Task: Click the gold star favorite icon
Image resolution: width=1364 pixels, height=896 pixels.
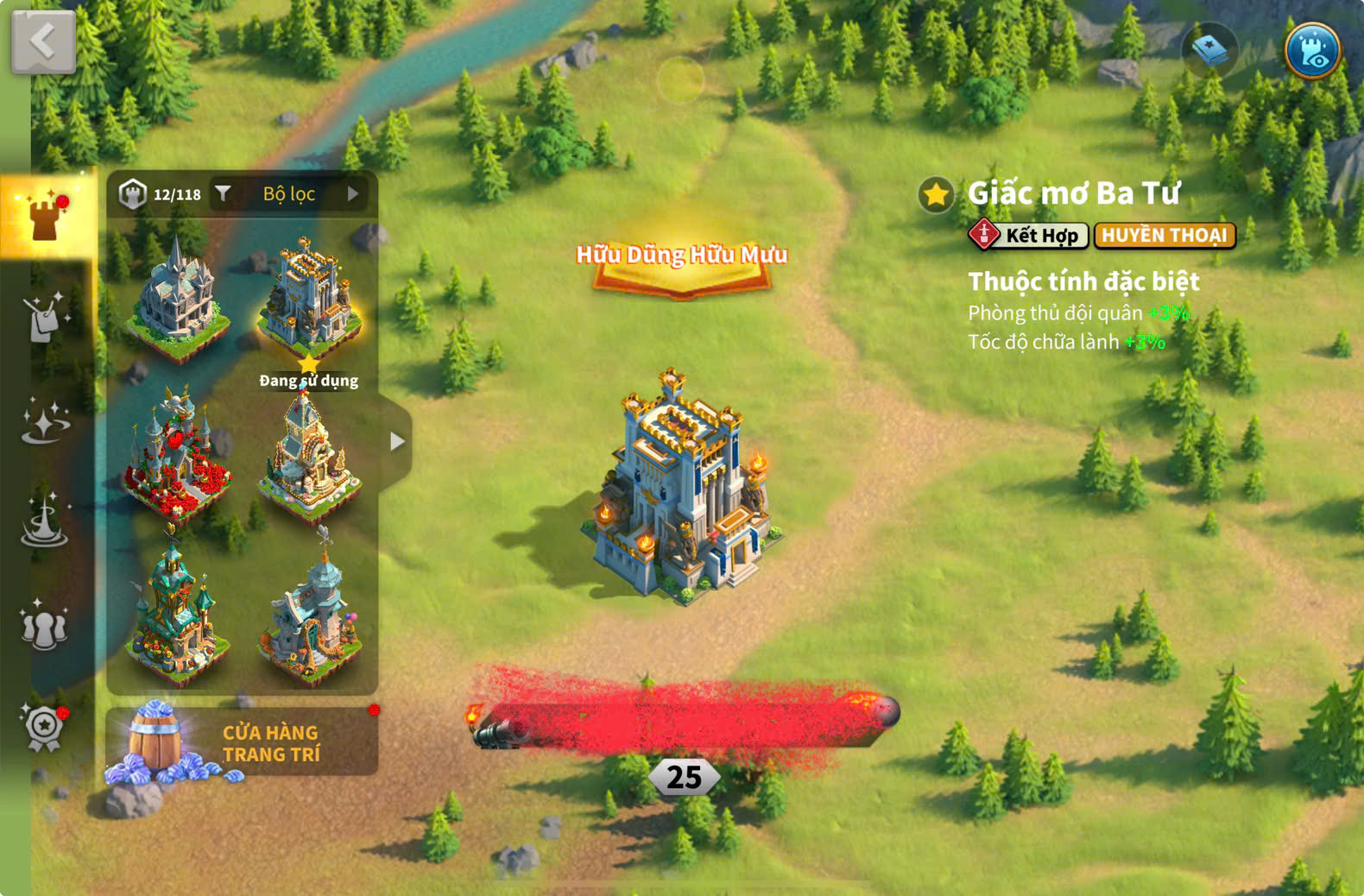Action: [x=936, y=195]
